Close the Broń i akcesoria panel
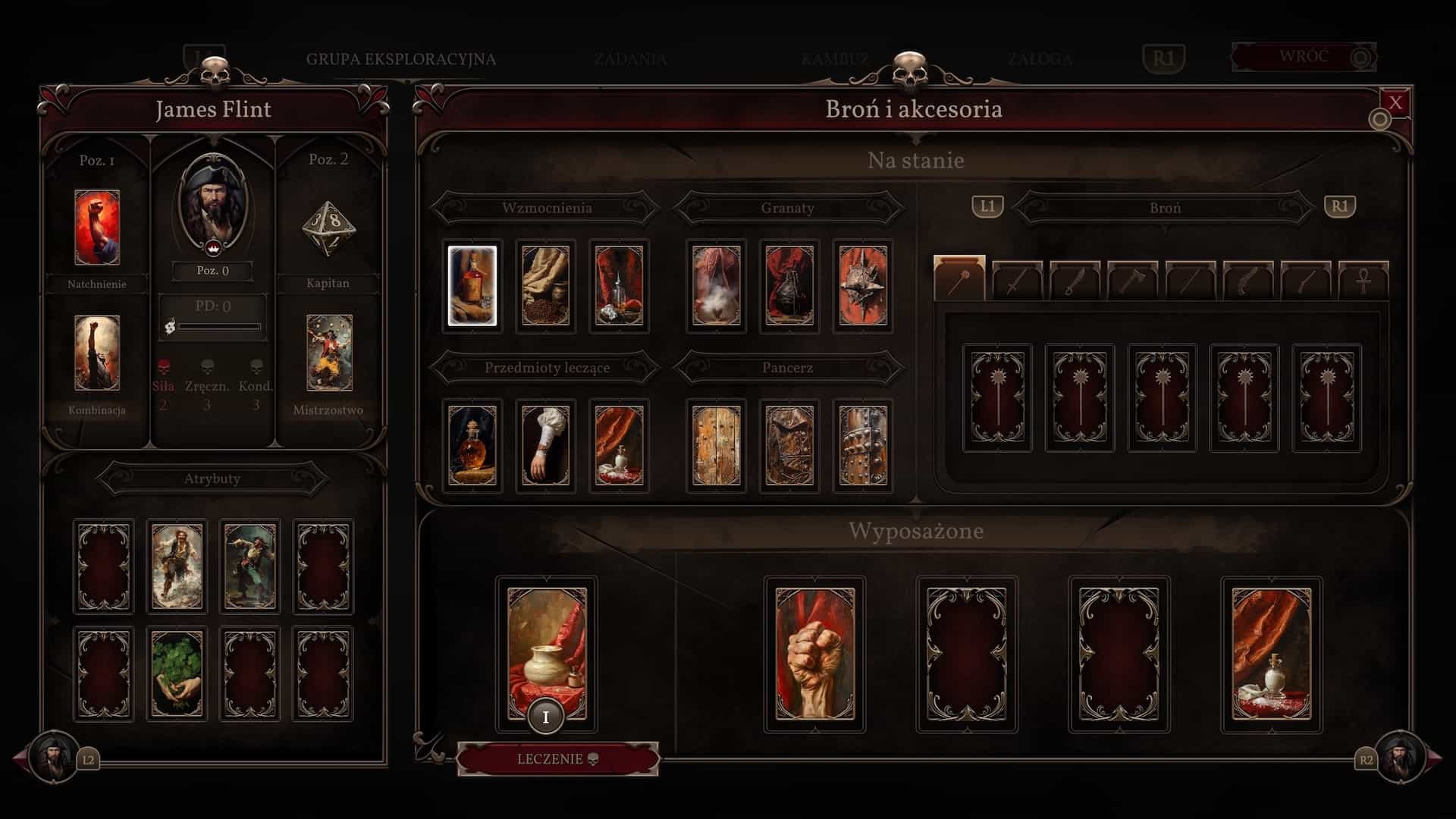1456x819 pixels. [1395, 103]
